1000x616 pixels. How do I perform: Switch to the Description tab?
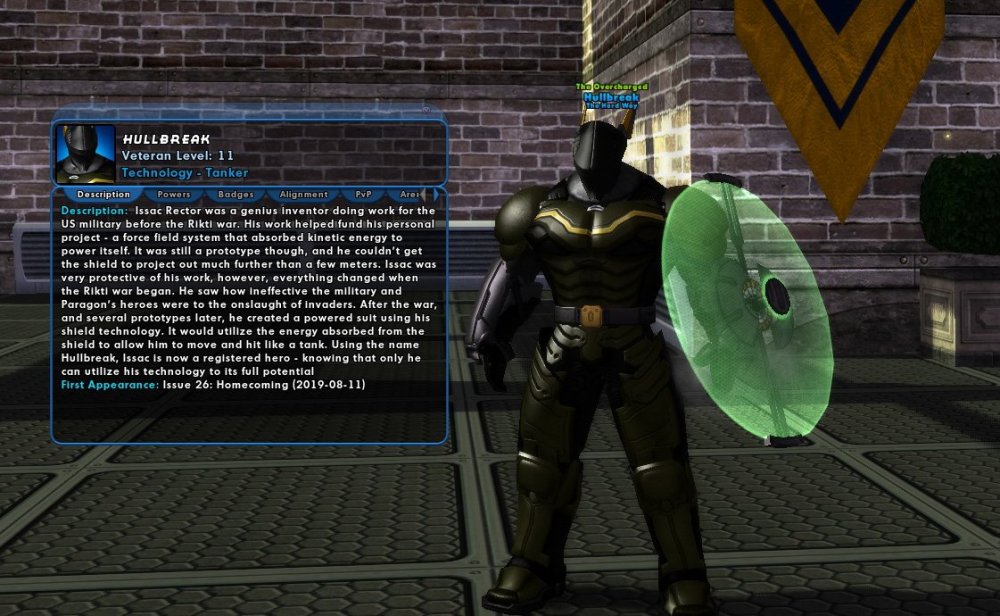coord(103,194)
